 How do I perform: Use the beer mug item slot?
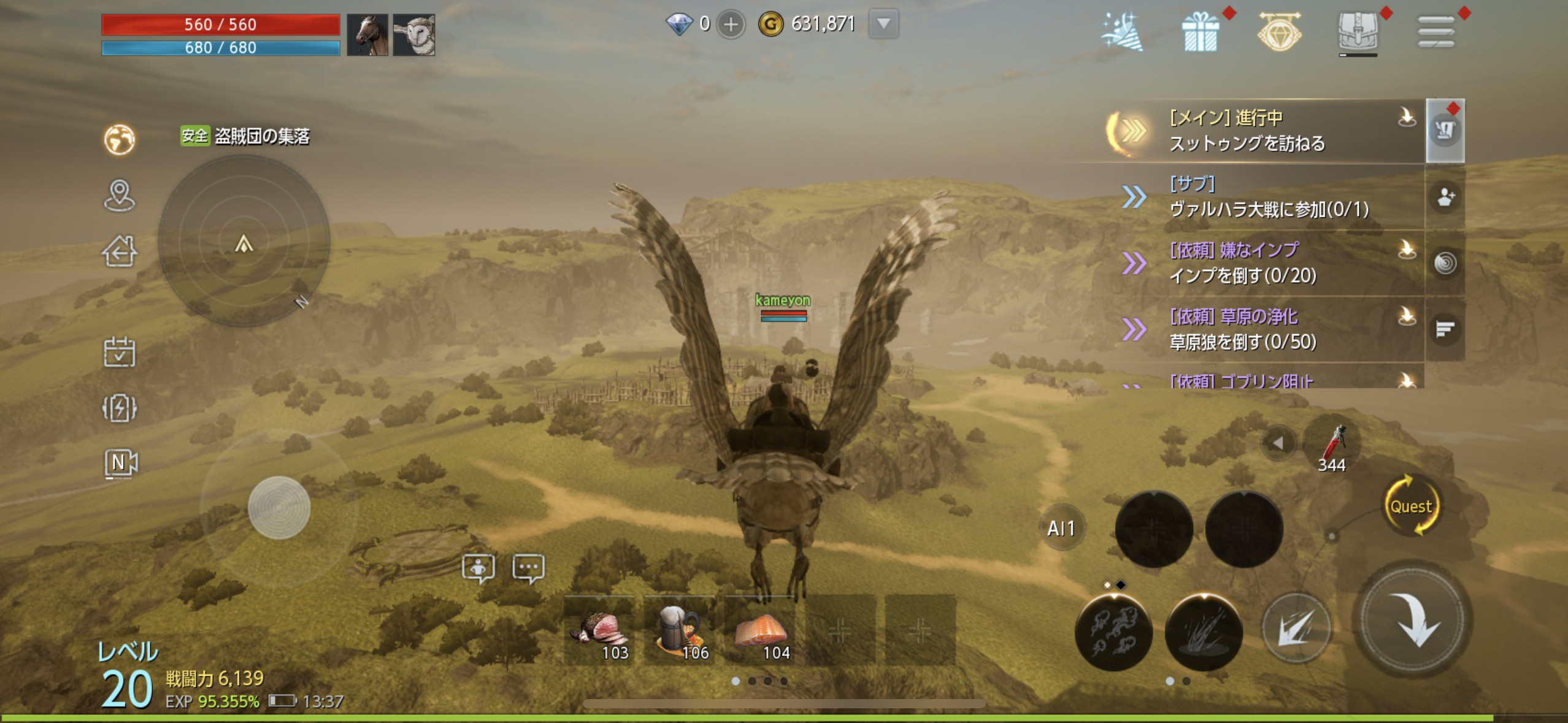pyautogui.click(x=679, y=630)
